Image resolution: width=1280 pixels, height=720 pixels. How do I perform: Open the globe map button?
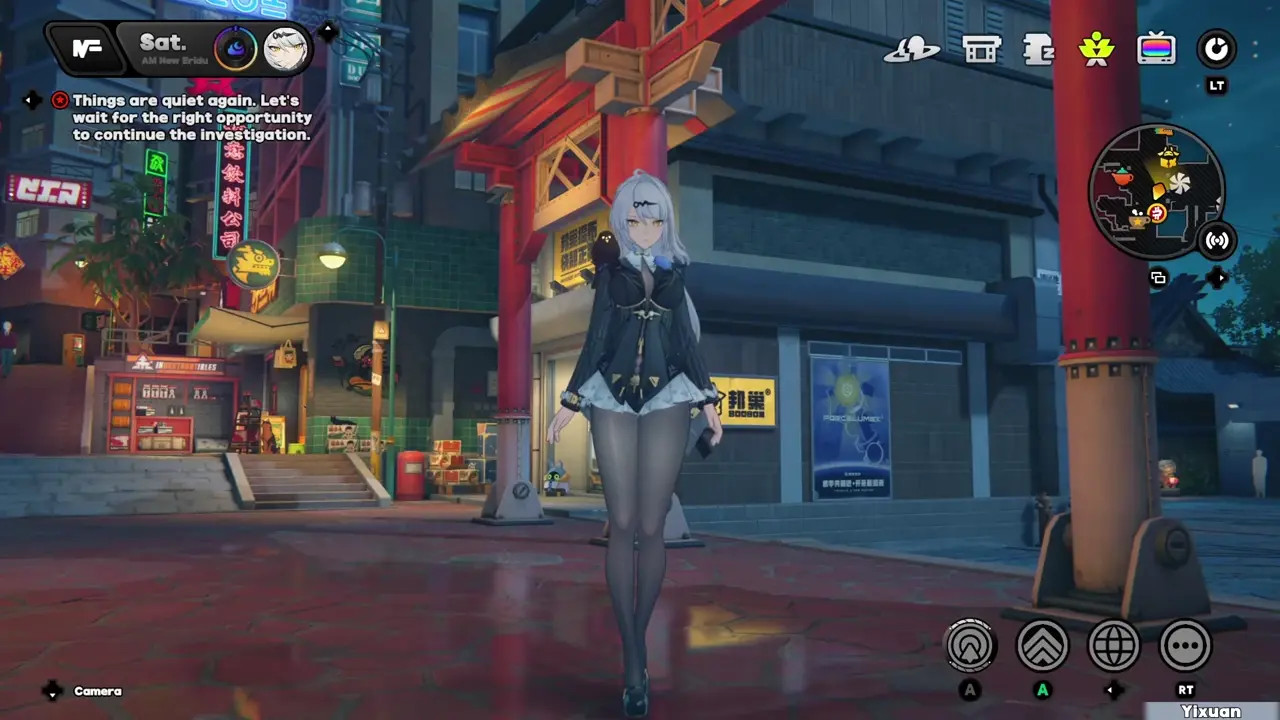pyautogui.click(x=1113, y=646)
